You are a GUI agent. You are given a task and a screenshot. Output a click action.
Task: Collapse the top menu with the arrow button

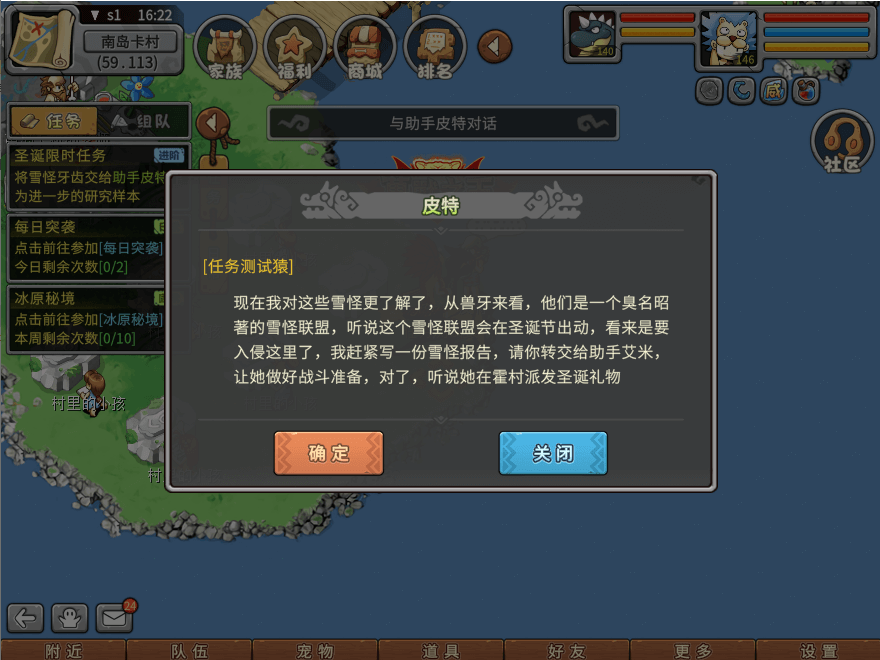[494, 45]
